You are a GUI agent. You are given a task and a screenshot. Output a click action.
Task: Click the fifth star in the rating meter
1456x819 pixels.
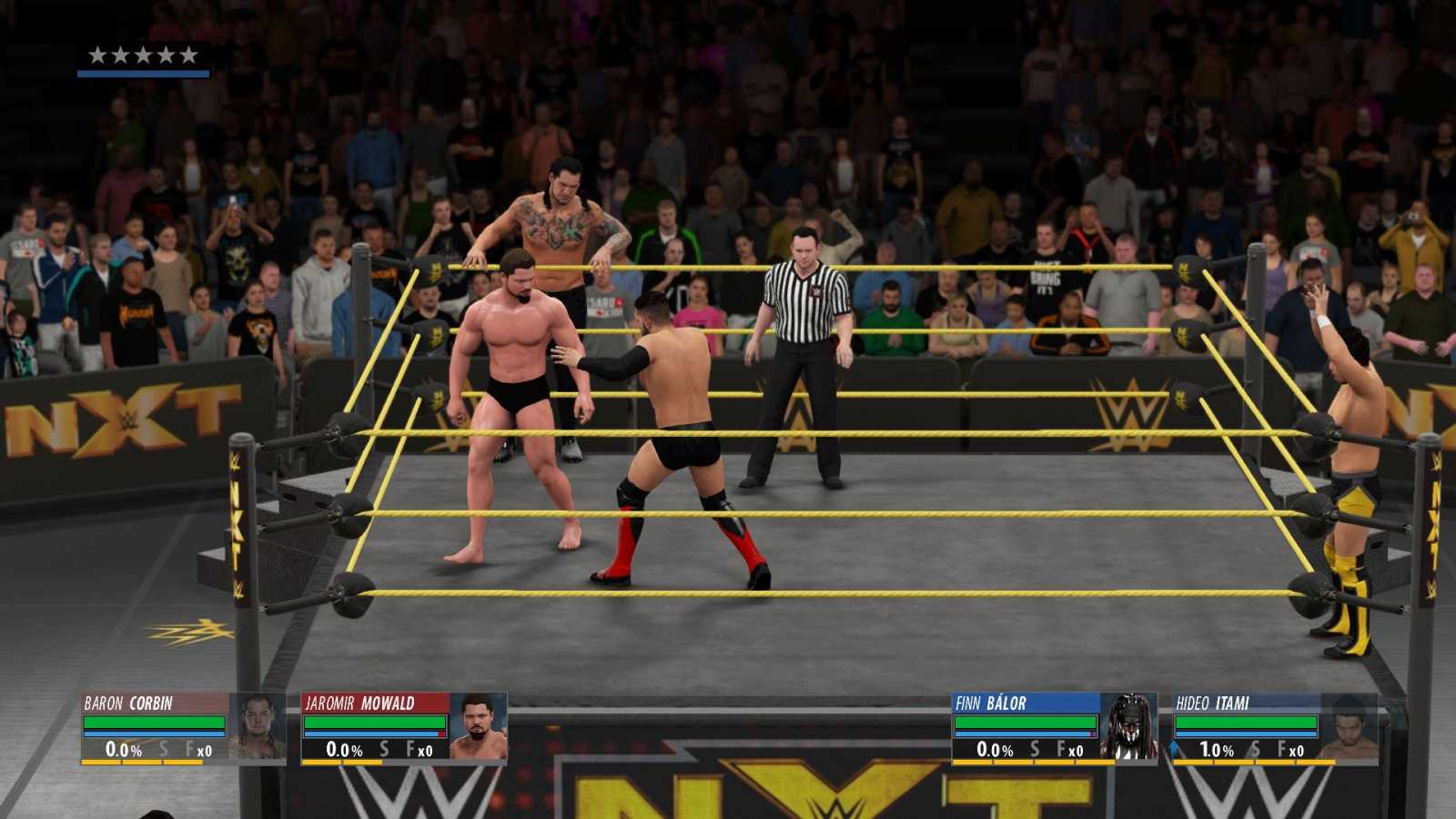click(188, 53)
